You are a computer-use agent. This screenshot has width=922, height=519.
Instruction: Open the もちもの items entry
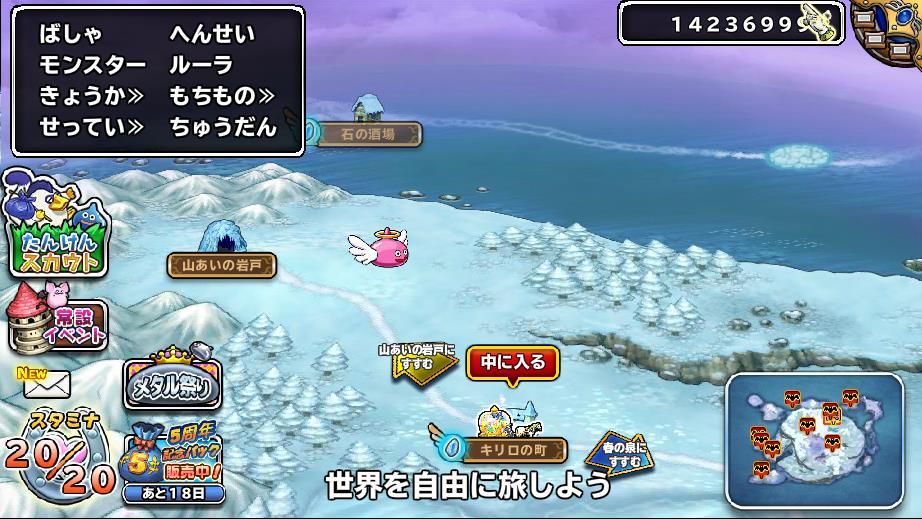[222, 96]
